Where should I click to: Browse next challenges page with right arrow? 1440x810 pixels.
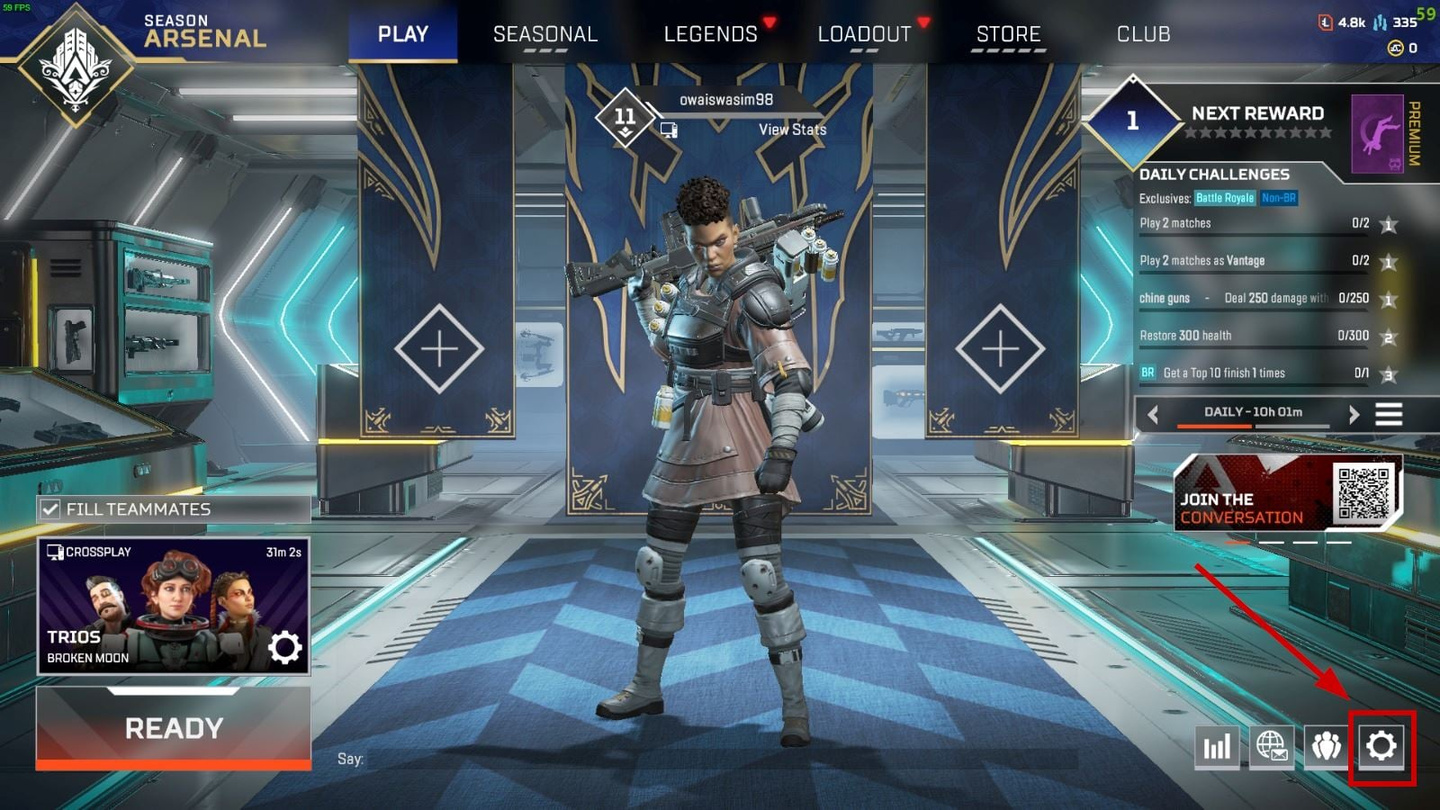[x=1355, y=412]
